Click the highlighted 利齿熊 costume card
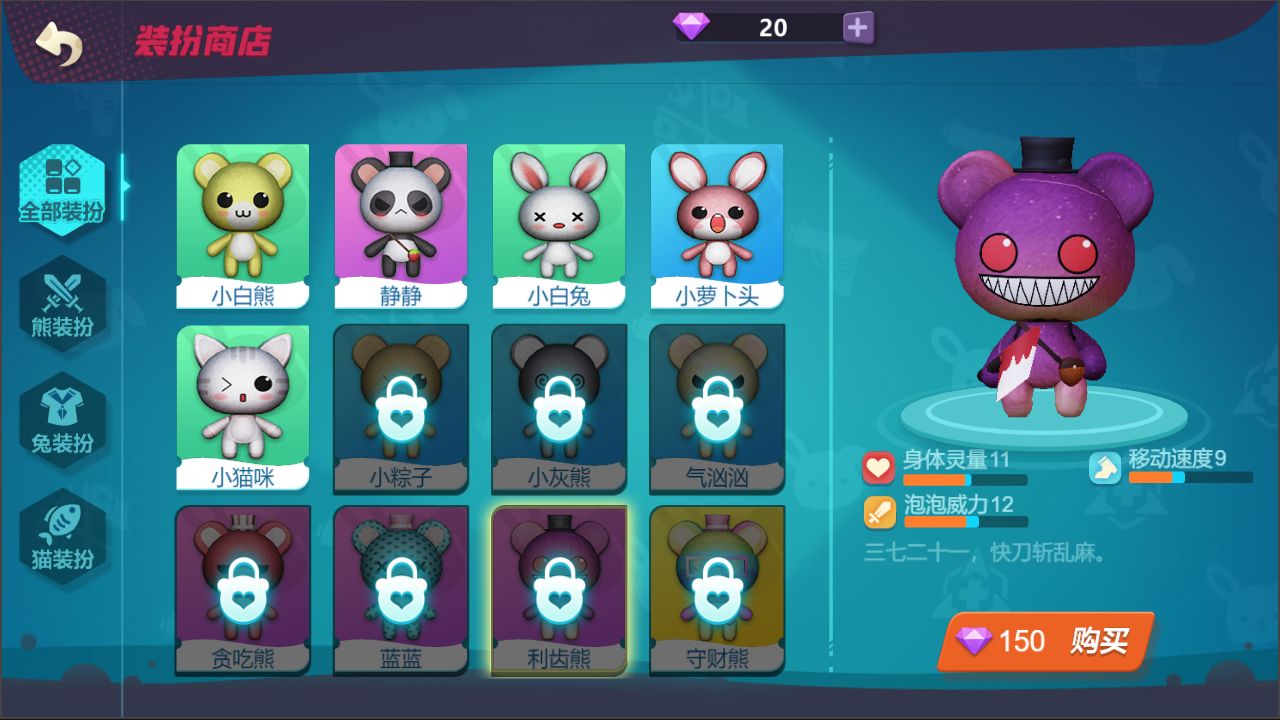 (x=559, y=589)
